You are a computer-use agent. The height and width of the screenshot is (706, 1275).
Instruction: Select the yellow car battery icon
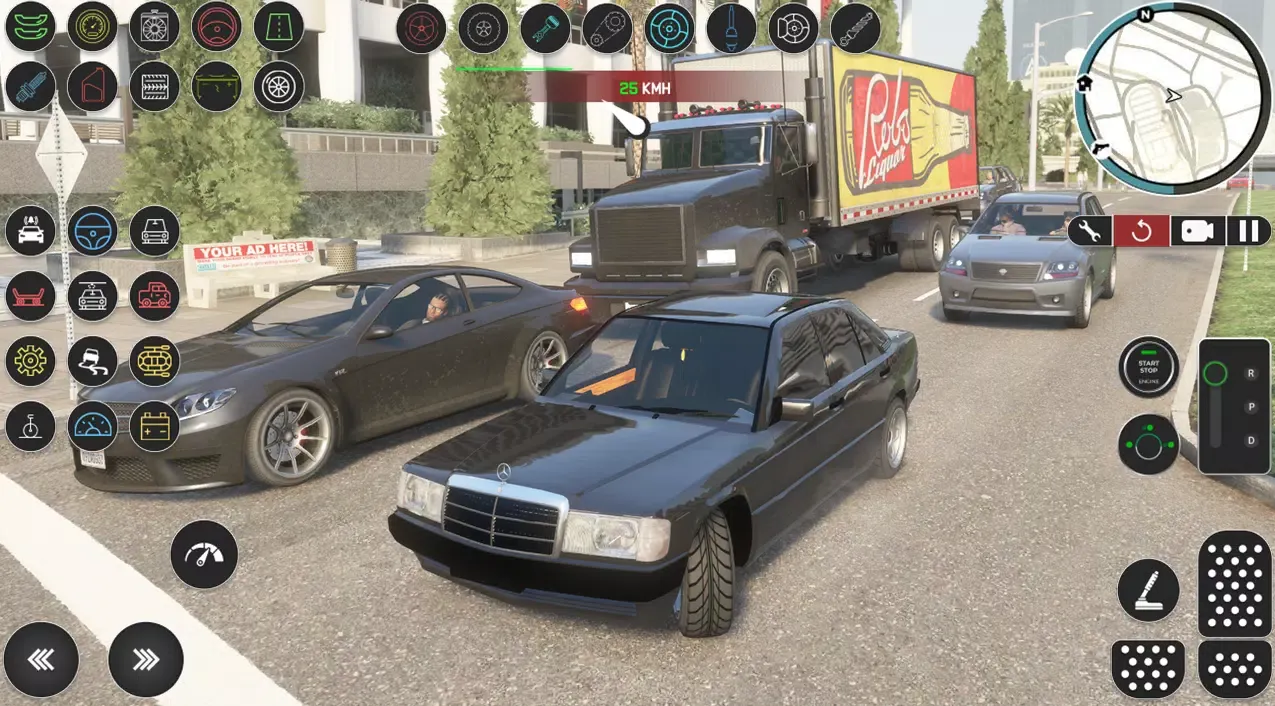pos(155,427)
